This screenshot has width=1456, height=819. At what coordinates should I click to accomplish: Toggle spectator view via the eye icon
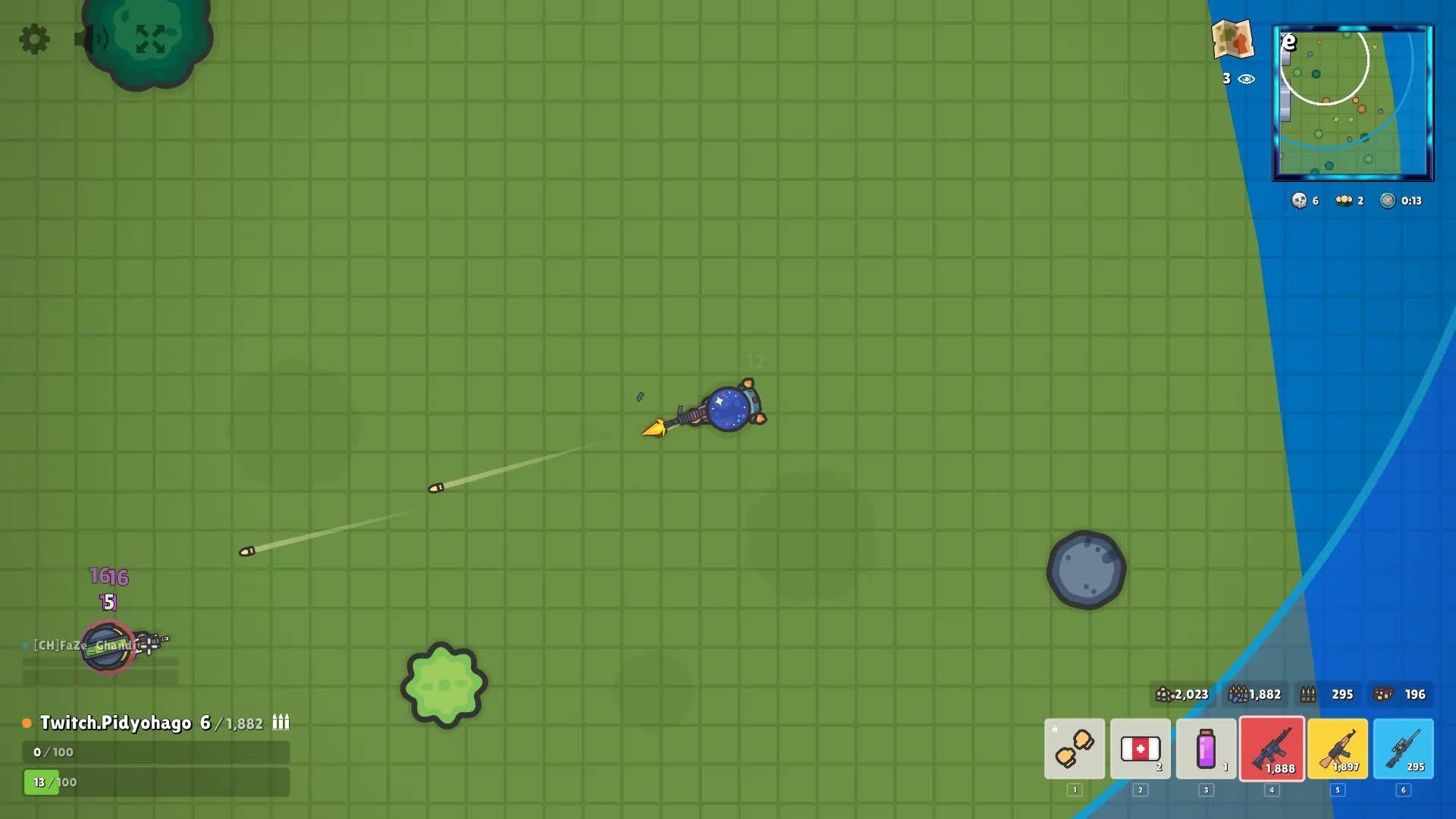coord(1244,79)
